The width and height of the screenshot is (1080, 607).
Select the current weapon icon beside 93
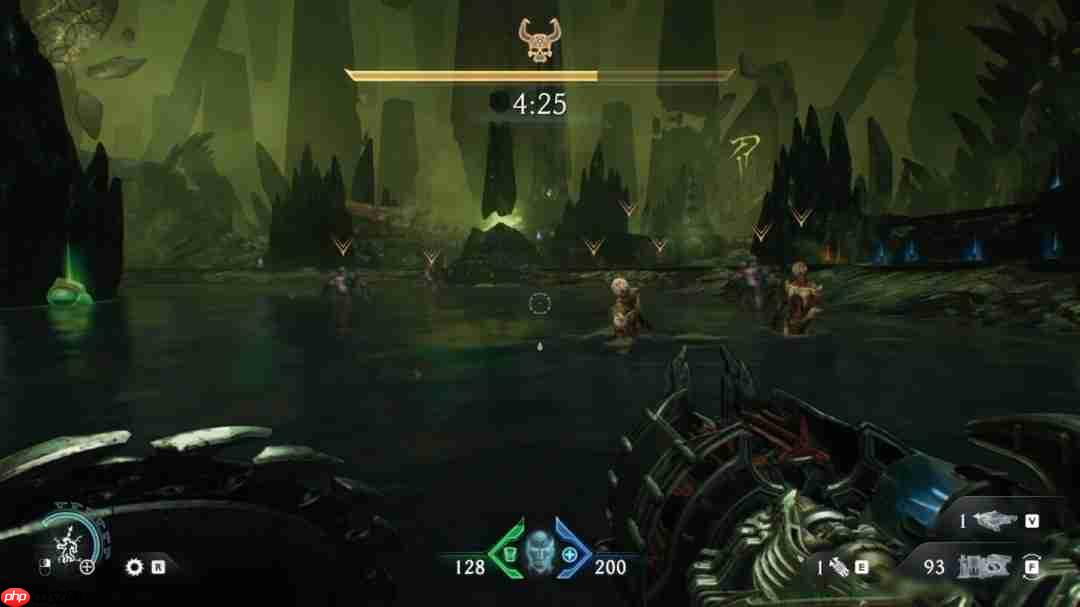coord(982,566)
